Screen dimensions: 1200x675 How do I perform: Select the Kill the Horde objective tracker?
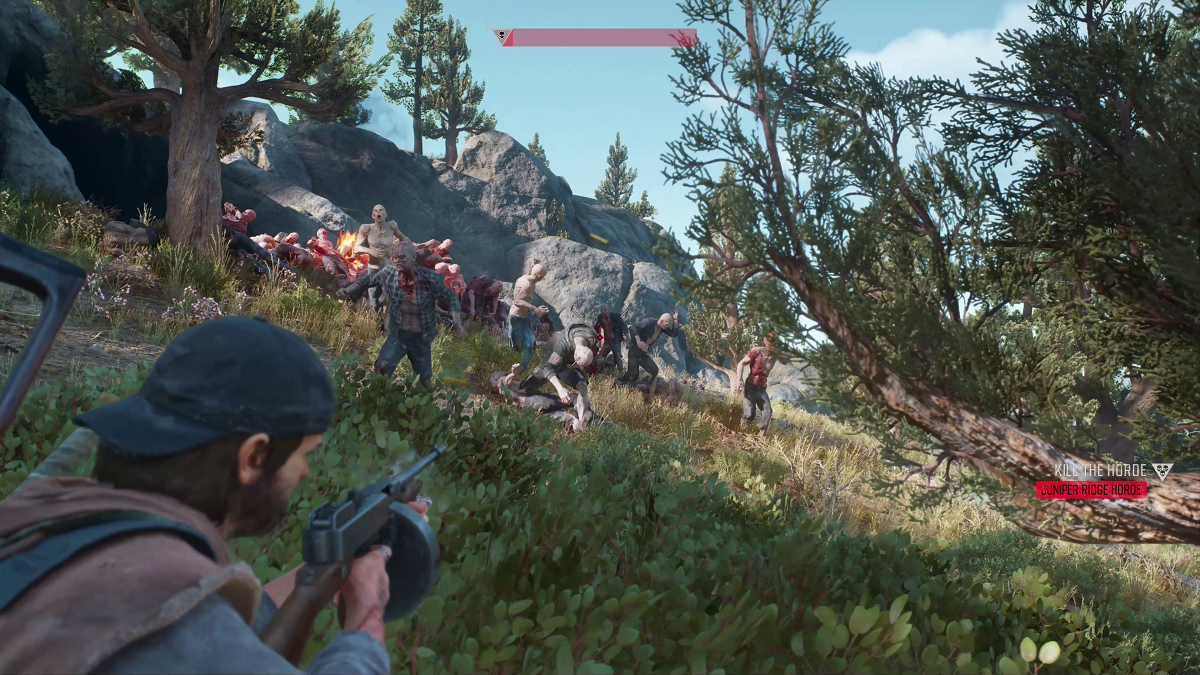(x=1101, y=471)
